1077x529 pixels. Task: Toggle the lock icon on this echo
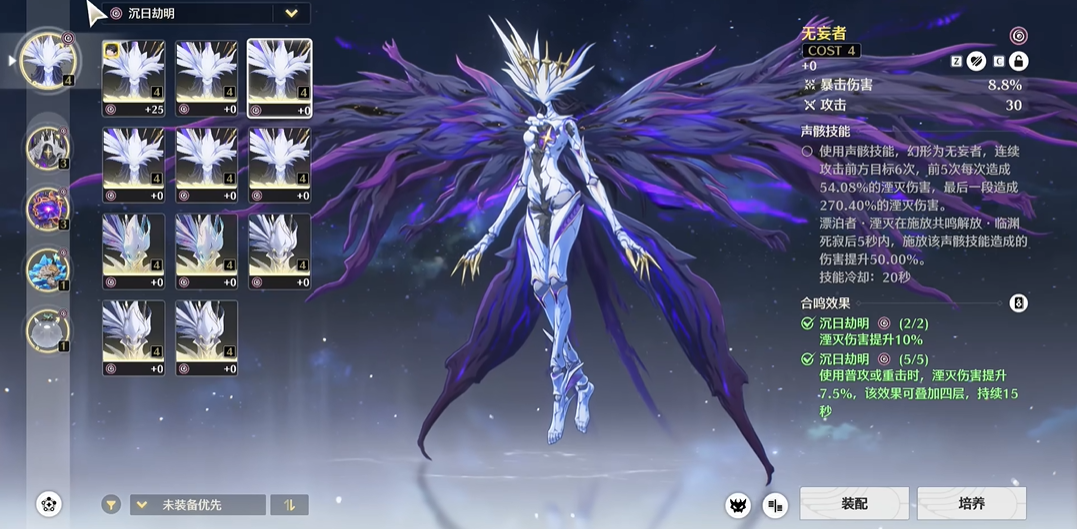point(1019,61)
